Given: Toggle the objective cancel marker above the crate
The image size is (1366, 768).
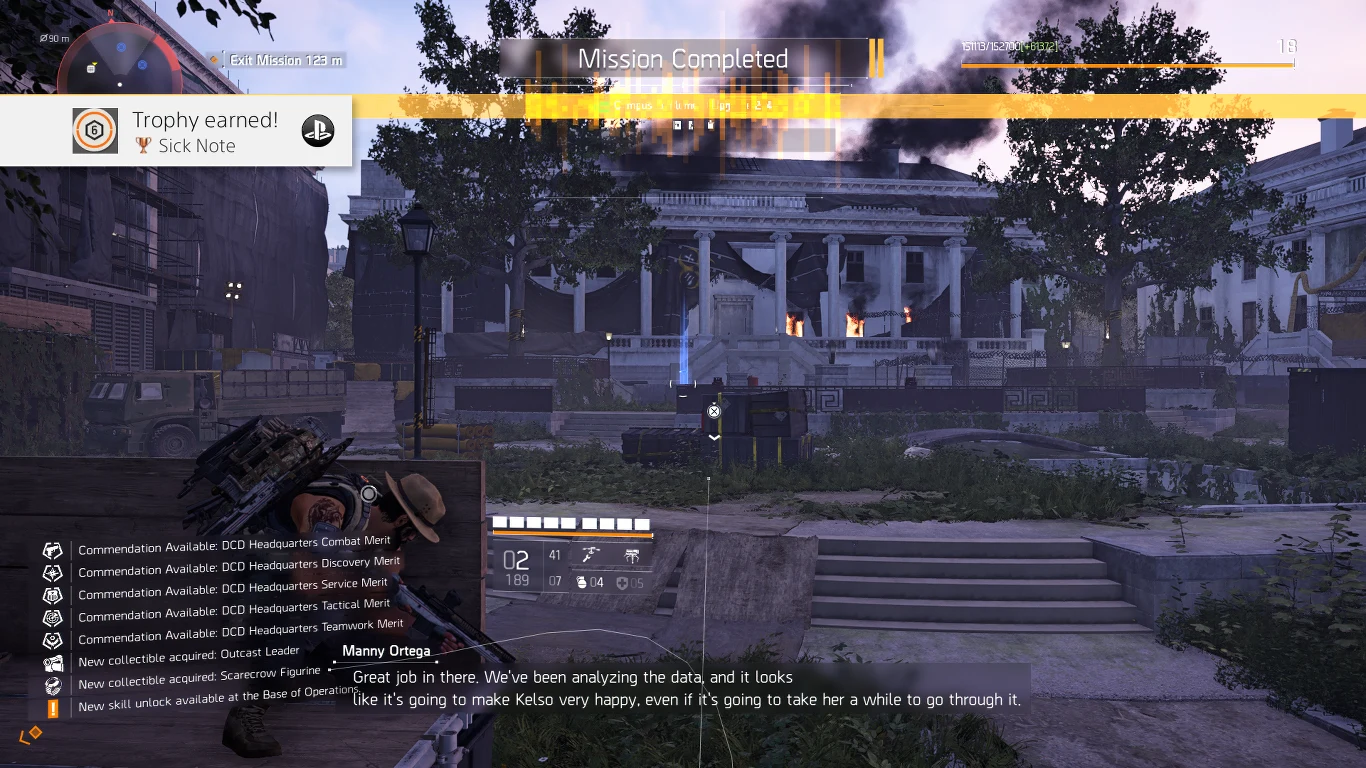Looking at the screenshot, I should click(x=714, y=410).
